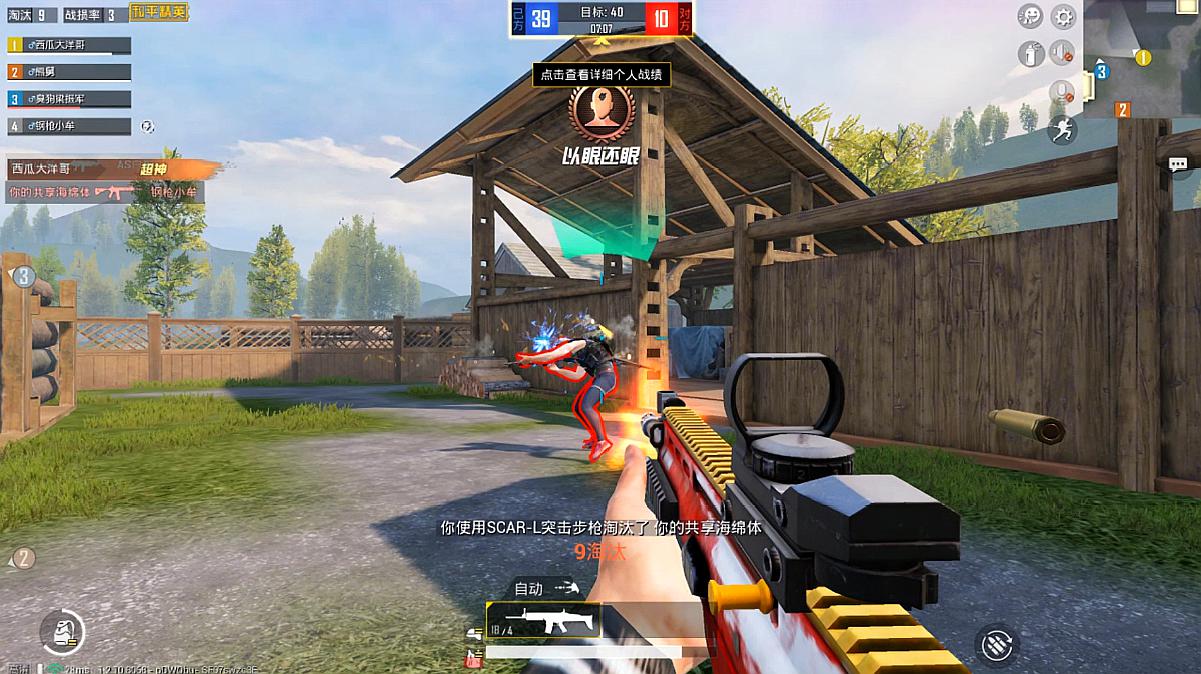Select the third teammate row
Screen dimensions: 1201x674
click(x=70, y=99)
